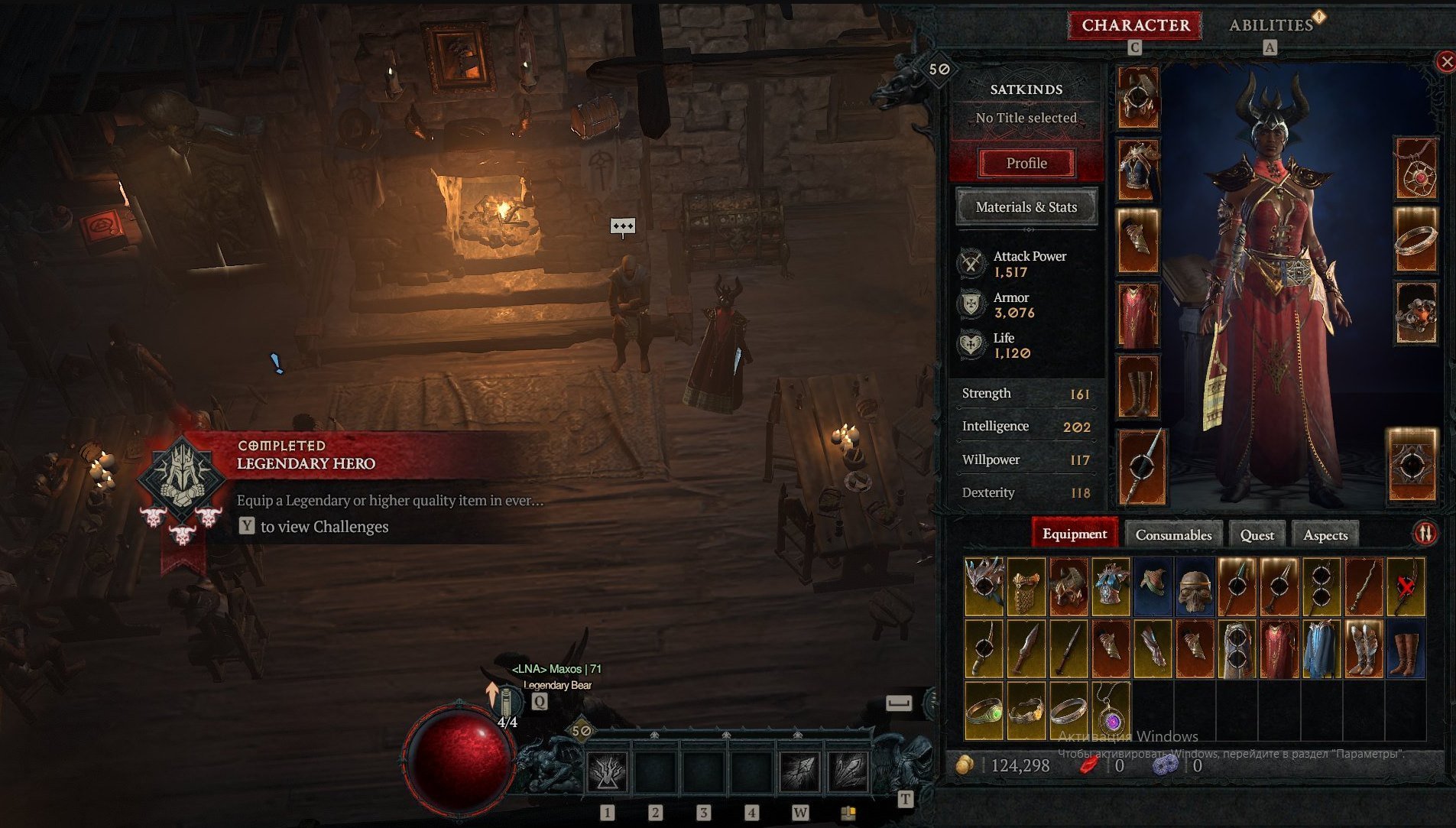Viewport: 1456px width, 828px height.
Task: Select the equipped boots slot
Action: (x=1138, y=388)
